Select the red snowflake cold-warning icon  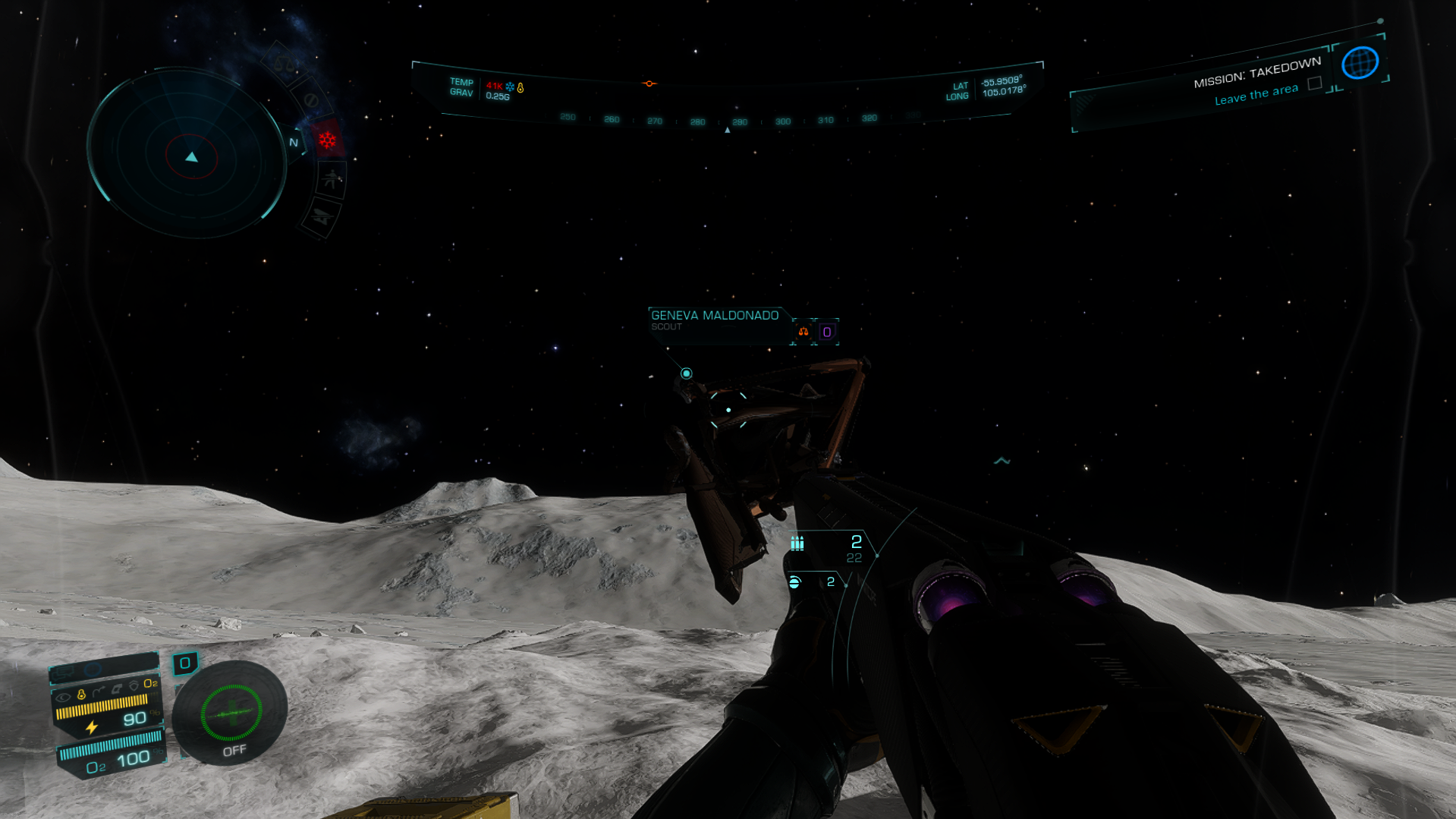327,140
